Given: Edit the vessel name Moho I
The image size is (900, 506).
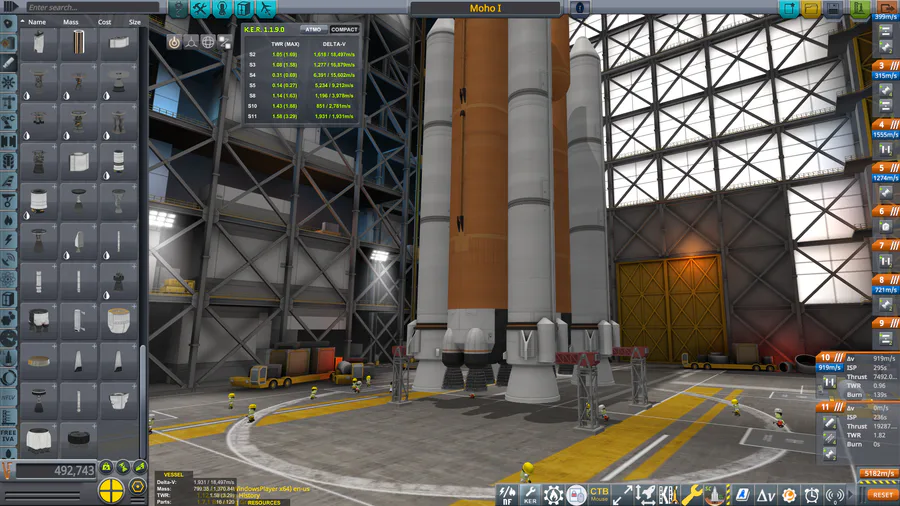Looking at the screenshot, I should [485, 8].
